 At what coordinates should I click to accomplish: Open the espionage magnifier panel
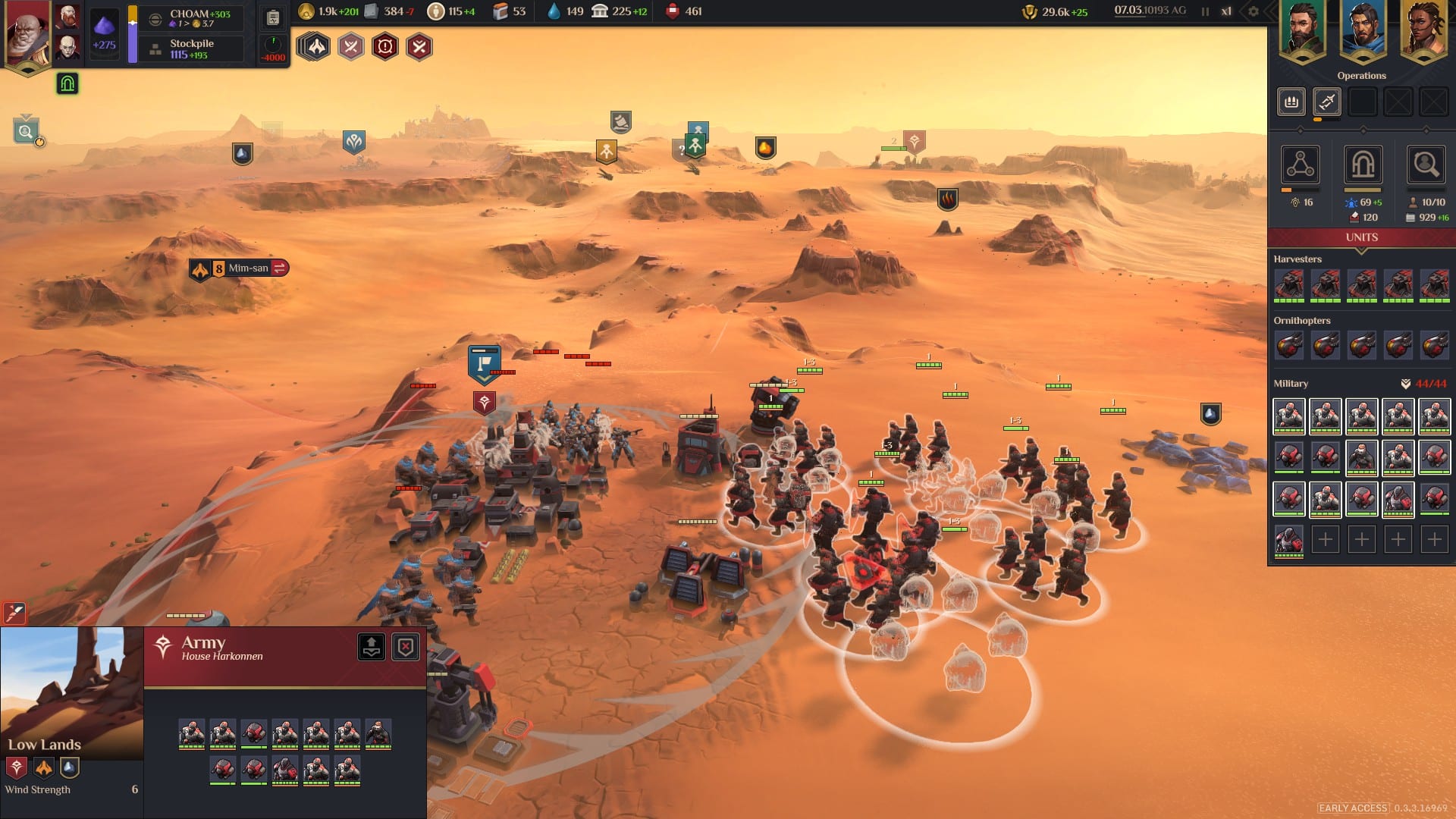[1425, 165]
